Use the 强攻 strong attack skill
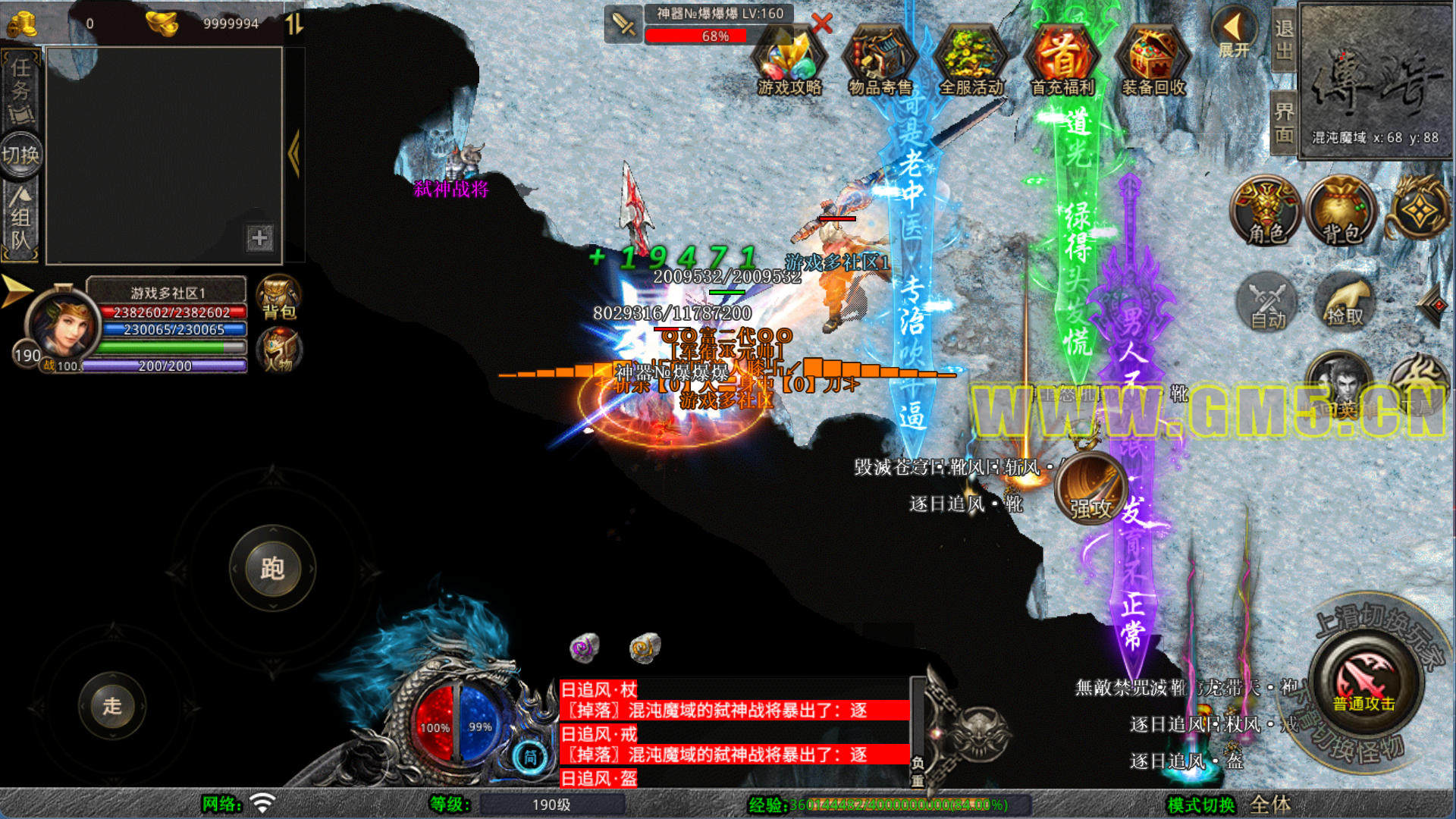 (x=1090, y=487)
